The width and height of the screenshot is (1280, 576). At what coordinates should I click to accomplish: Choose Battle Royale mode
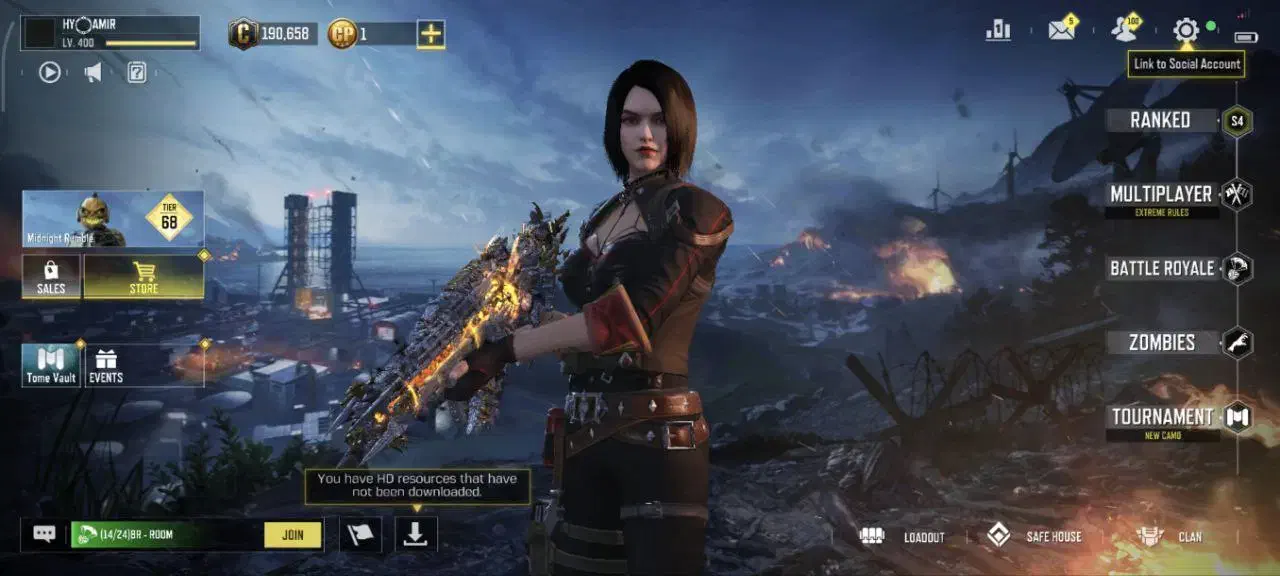pos(1162,268)
